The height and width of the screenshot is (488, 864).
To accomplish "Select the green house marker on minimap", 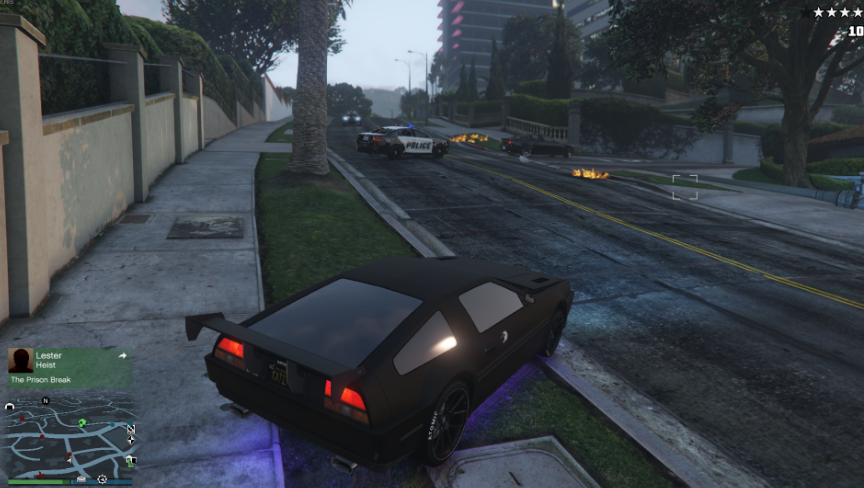I will tap(83, 423).
